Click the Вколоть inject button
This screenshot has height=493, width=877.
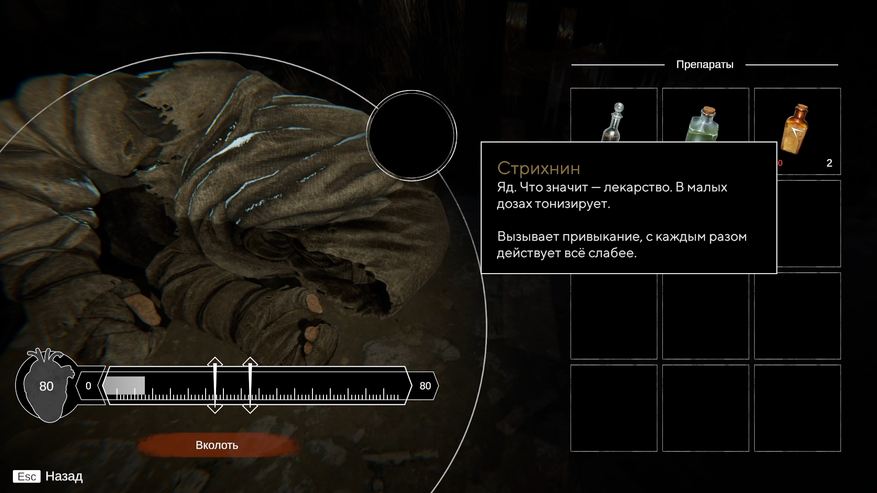tap(217, 445)
